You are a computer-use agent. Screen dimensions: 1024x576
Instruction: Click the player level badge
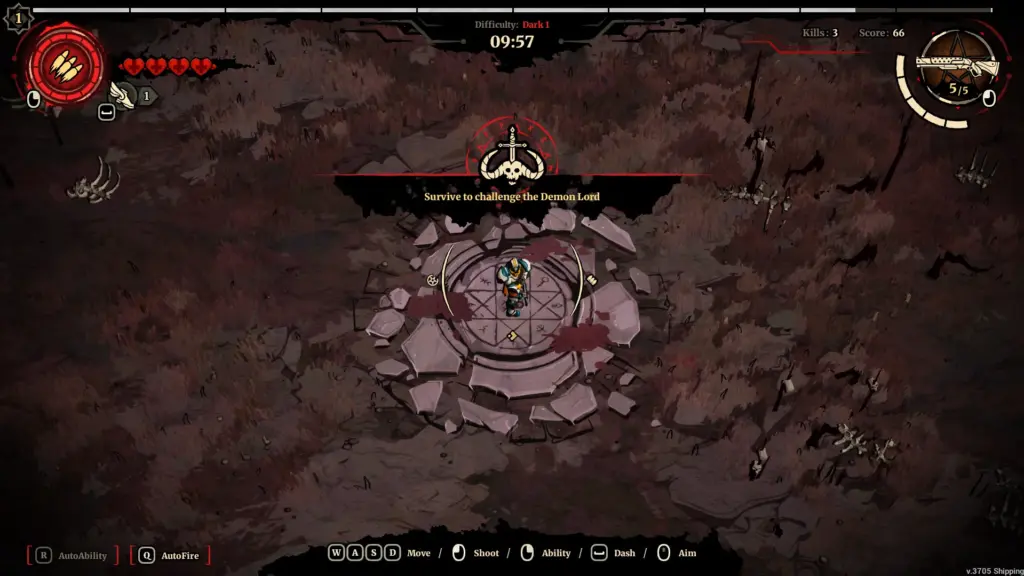point(18,17)
